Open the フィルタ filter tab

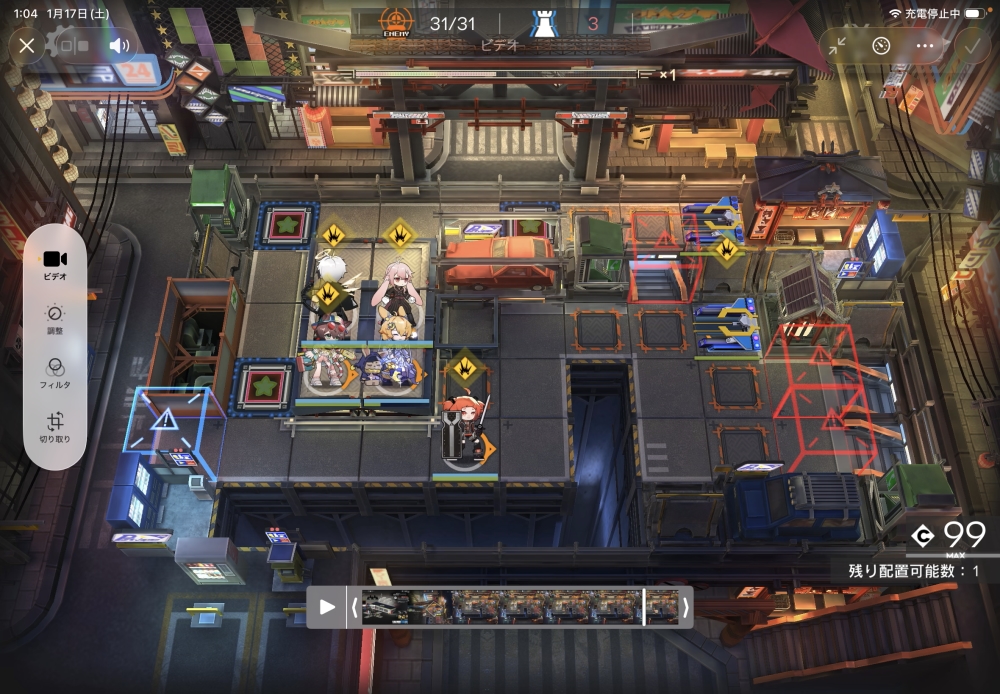tap(55, 372)
